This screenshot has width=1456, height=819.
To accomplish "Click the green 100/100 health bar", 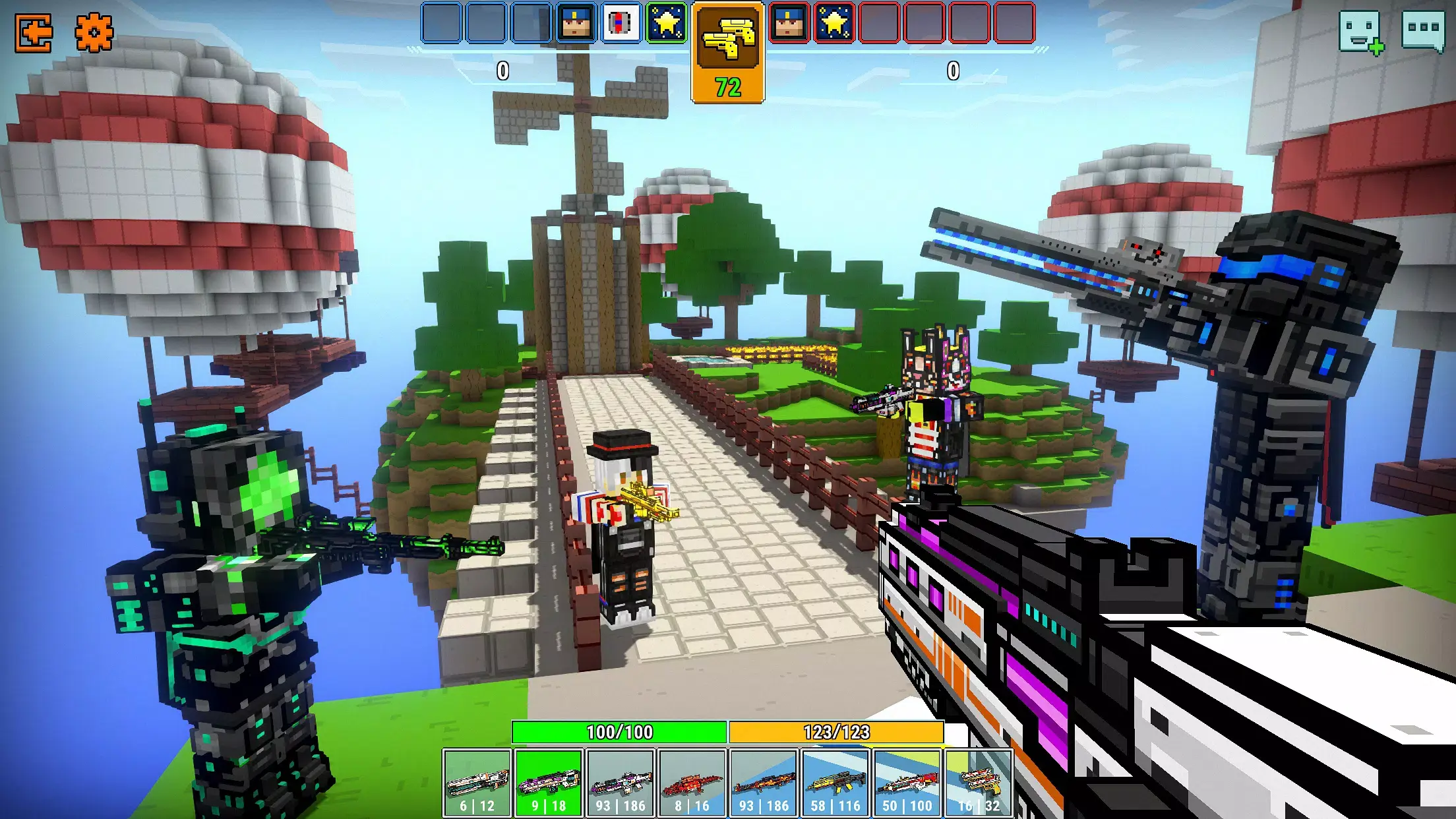I will (x=617, y=734).
